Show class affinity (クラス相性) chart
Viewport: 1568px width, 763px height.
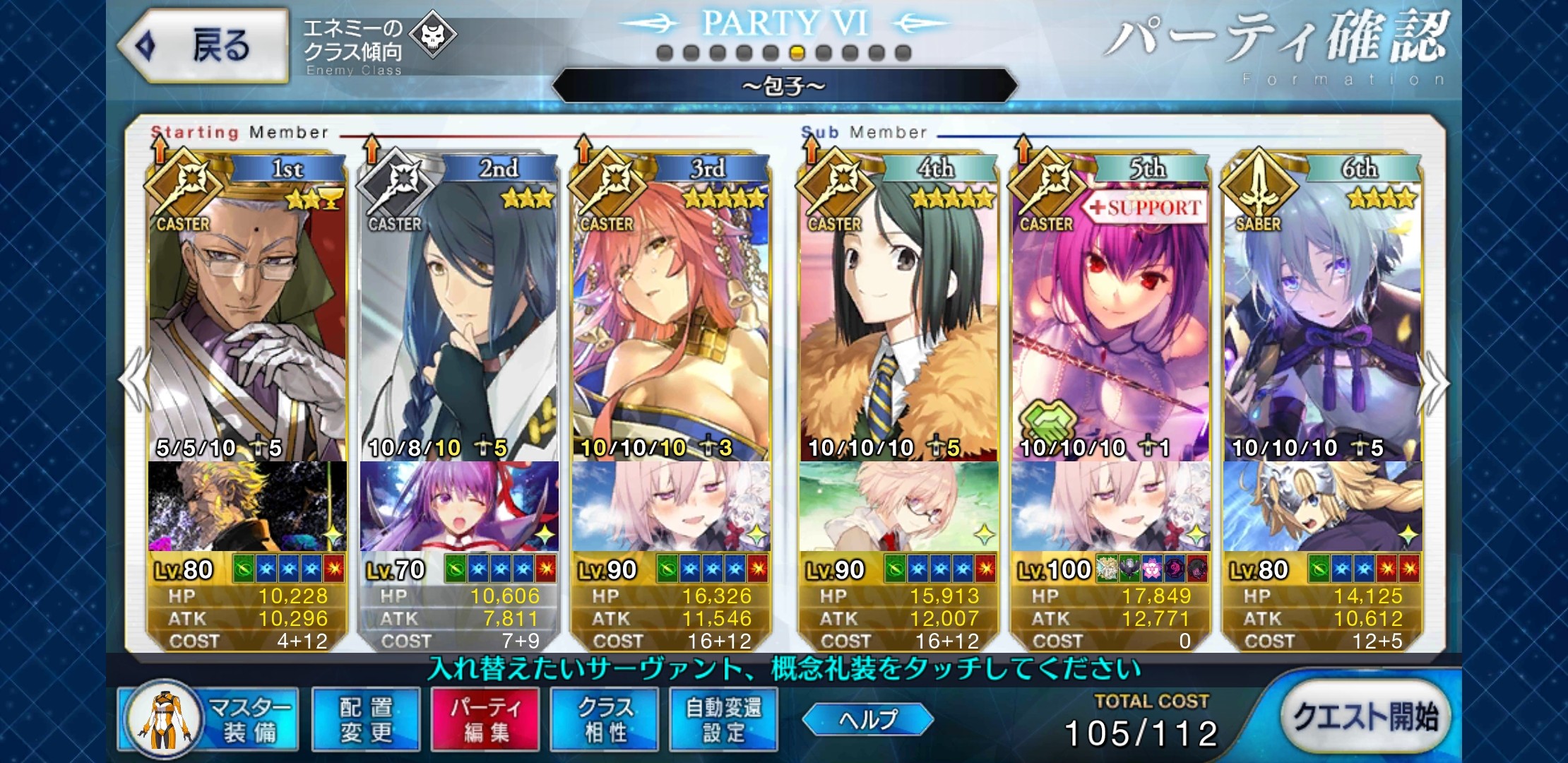click(x=605, y=719)
